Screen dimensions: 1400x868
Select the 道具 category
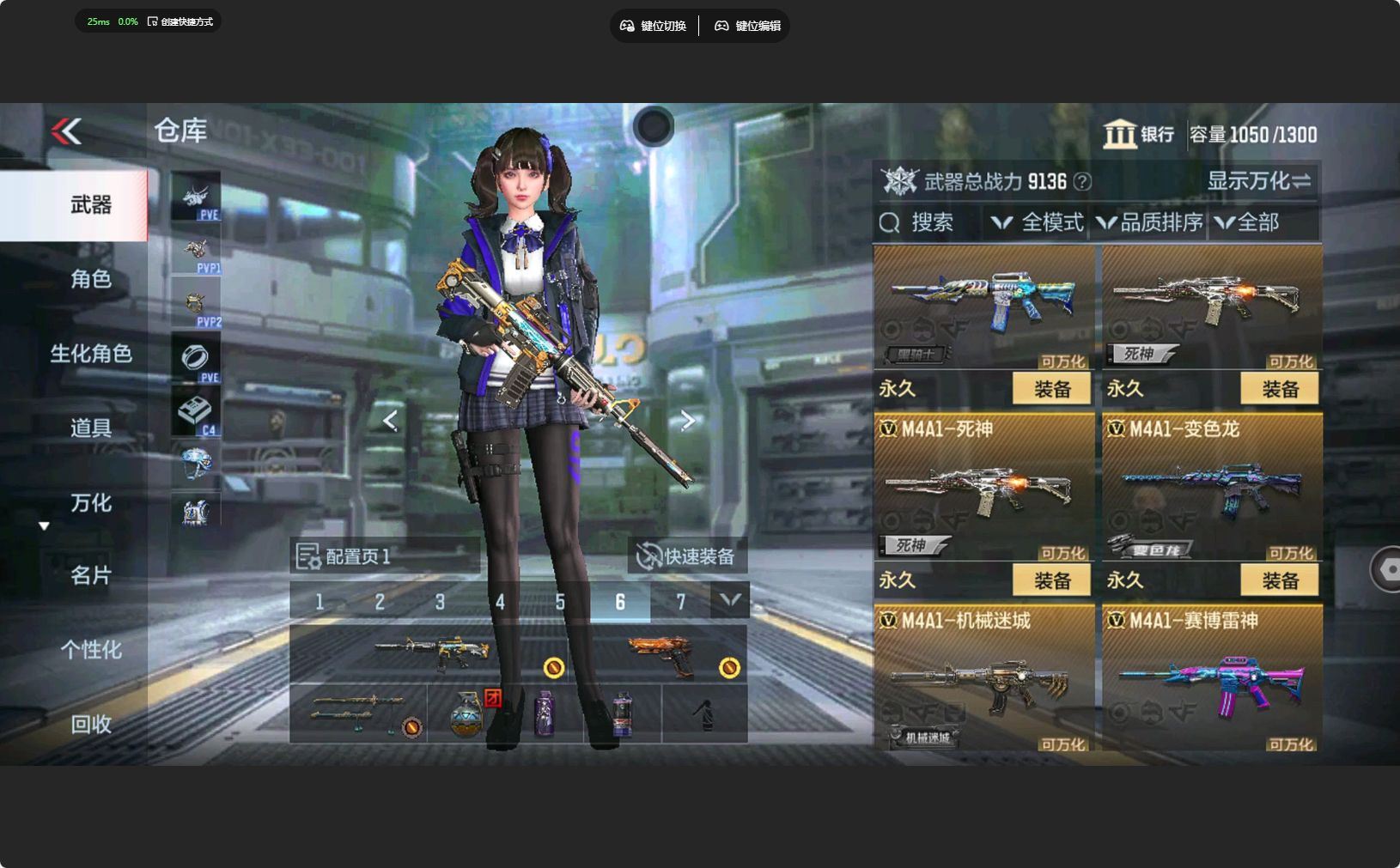click(x=90, y=428)
